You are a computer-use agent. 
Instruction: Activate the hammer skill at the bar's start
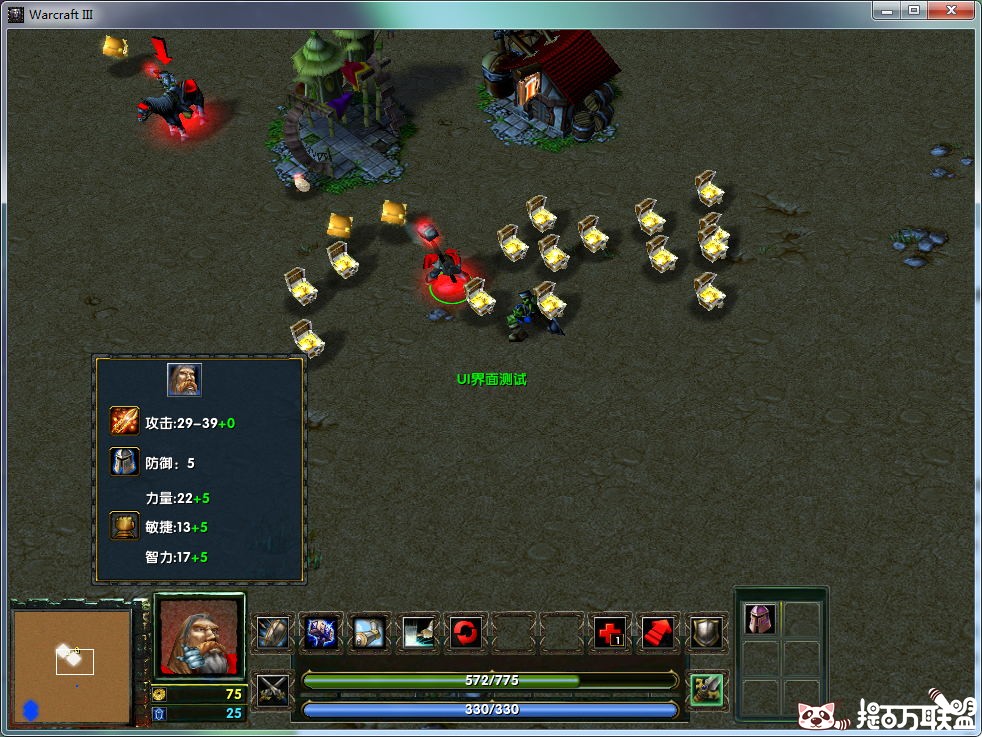(x=272, y=632)
